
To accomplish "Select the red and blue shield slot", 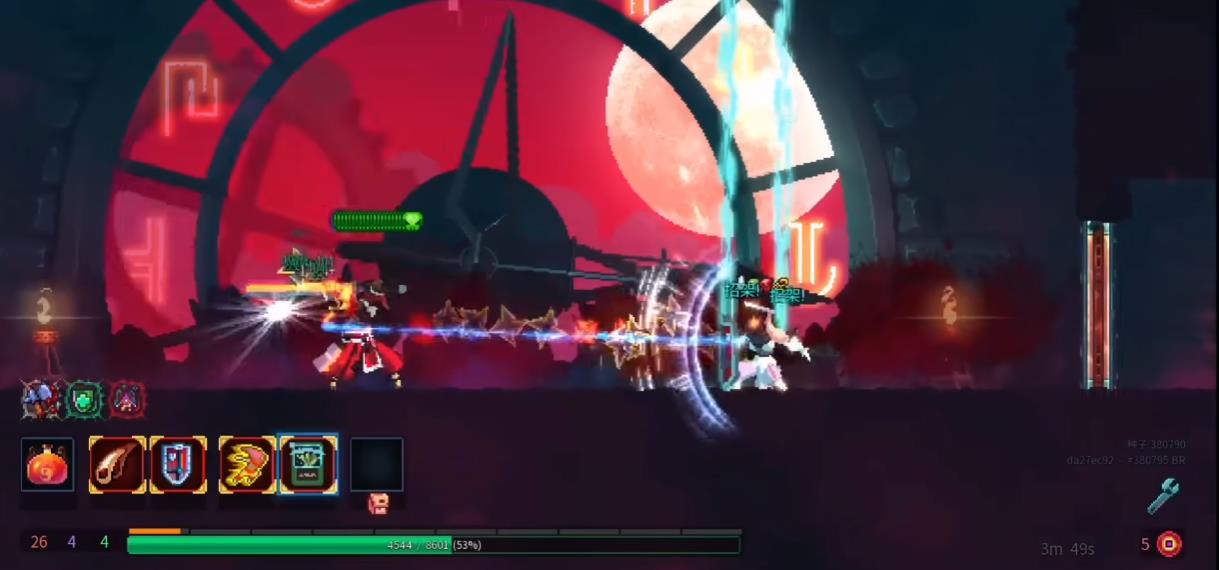I will (x=178, y=465).
